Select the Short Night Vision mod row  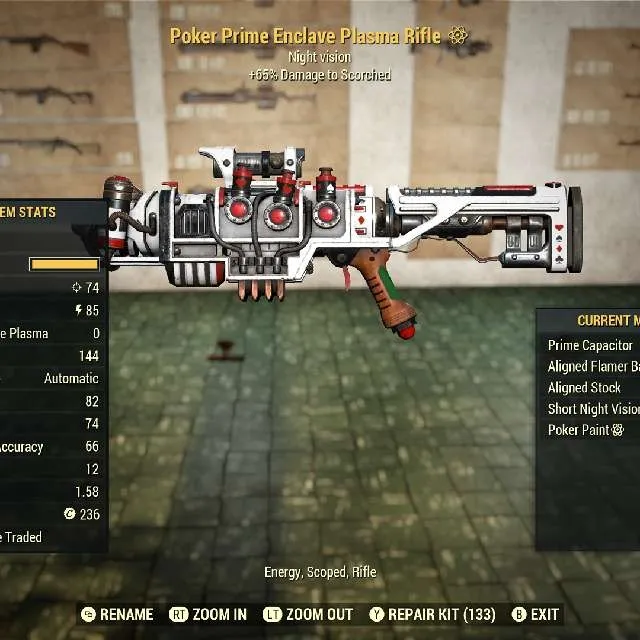click(x=594, y=409)
